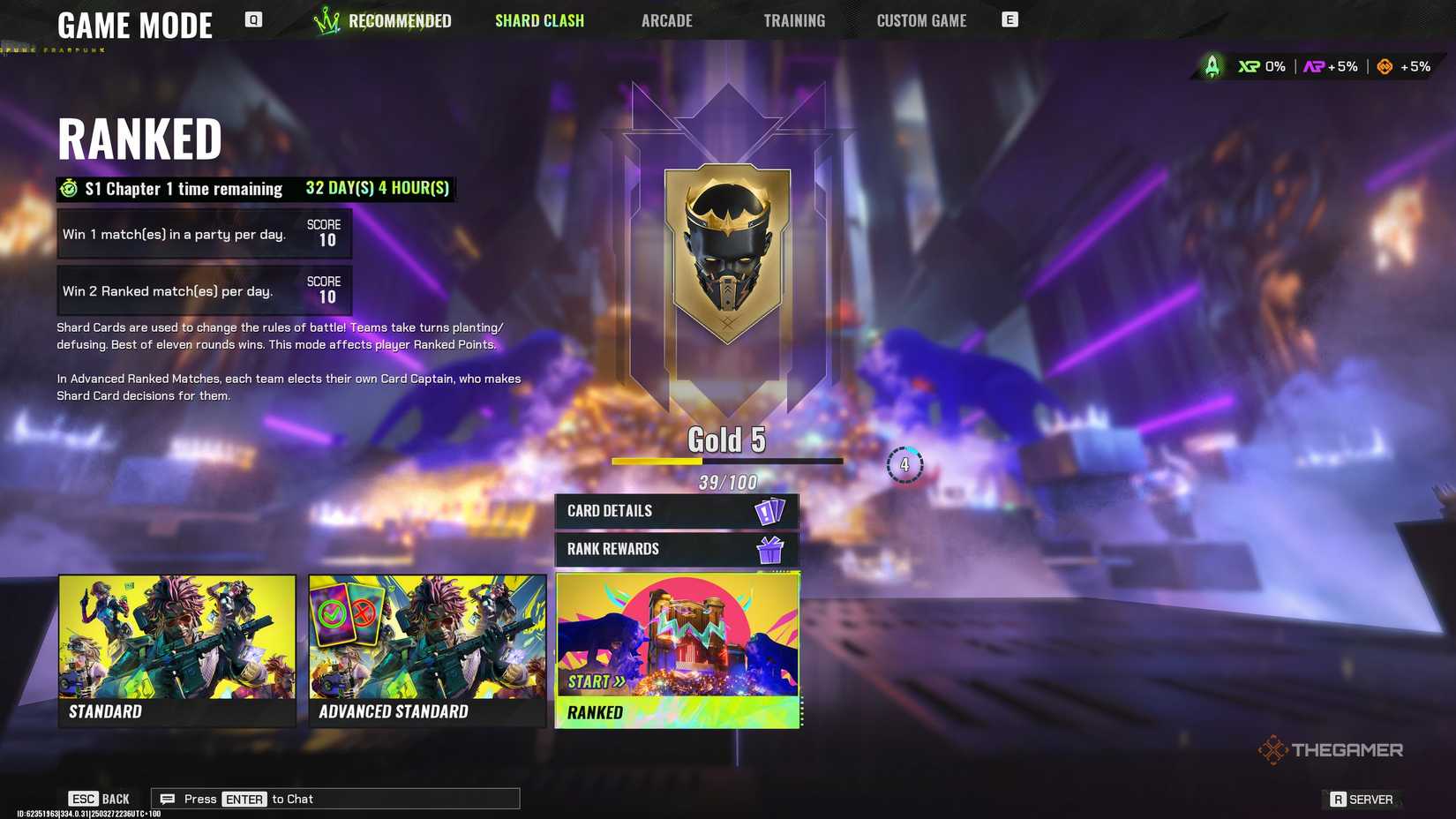Screen dimensions: 1456x819
Task: Click the stopwatch icon on season timer
Action: tap(69, 188)
